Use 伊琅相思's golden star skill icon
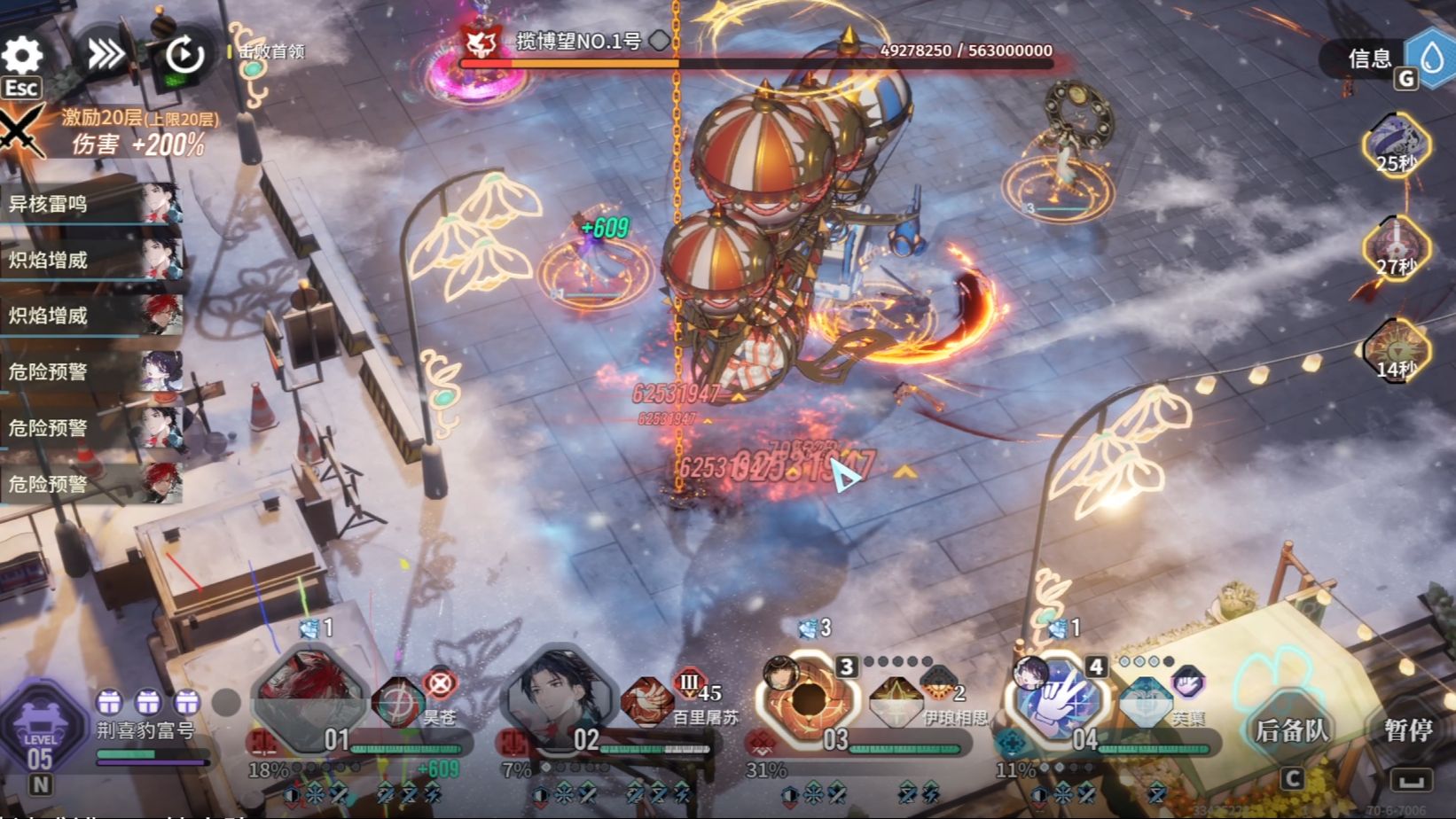The width and height of the screenshot is (1456, 819). tap(896, 702)
